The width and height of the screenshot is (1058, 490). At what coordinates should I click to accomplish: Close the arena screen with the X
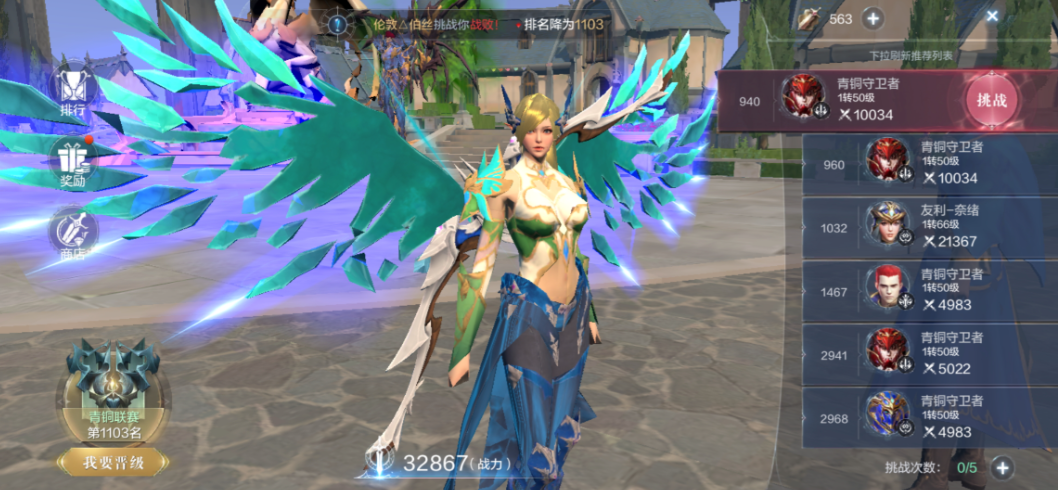point(992,16)
